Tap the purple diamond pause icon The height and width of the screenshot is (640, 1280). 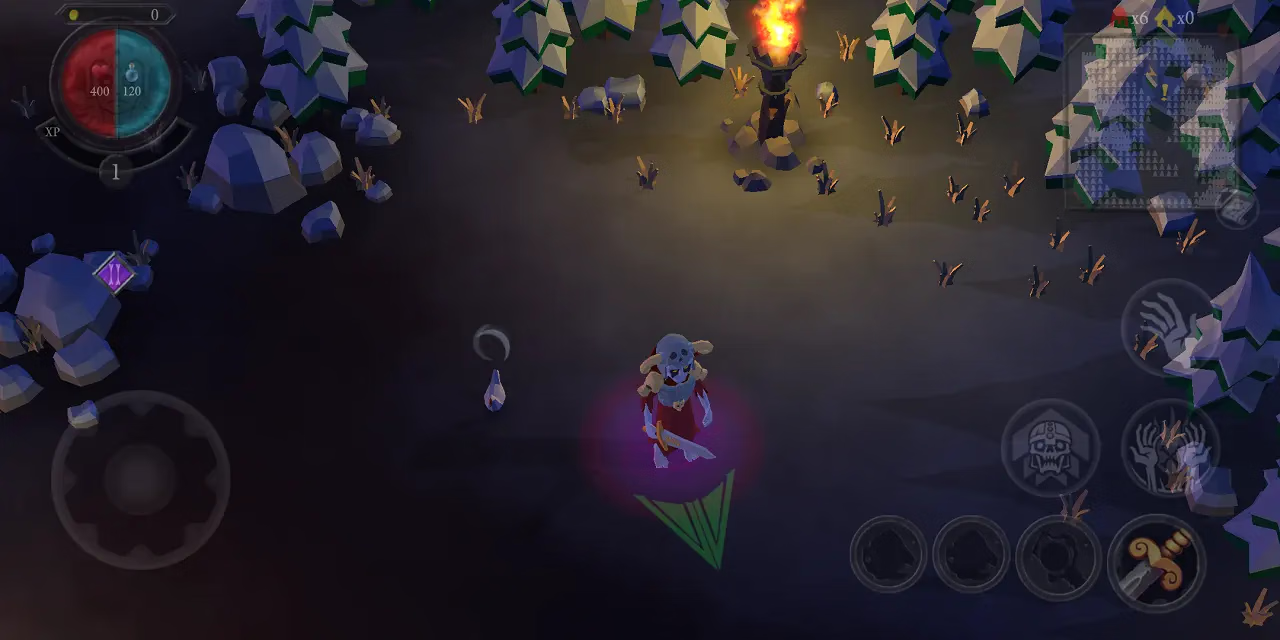114,273
